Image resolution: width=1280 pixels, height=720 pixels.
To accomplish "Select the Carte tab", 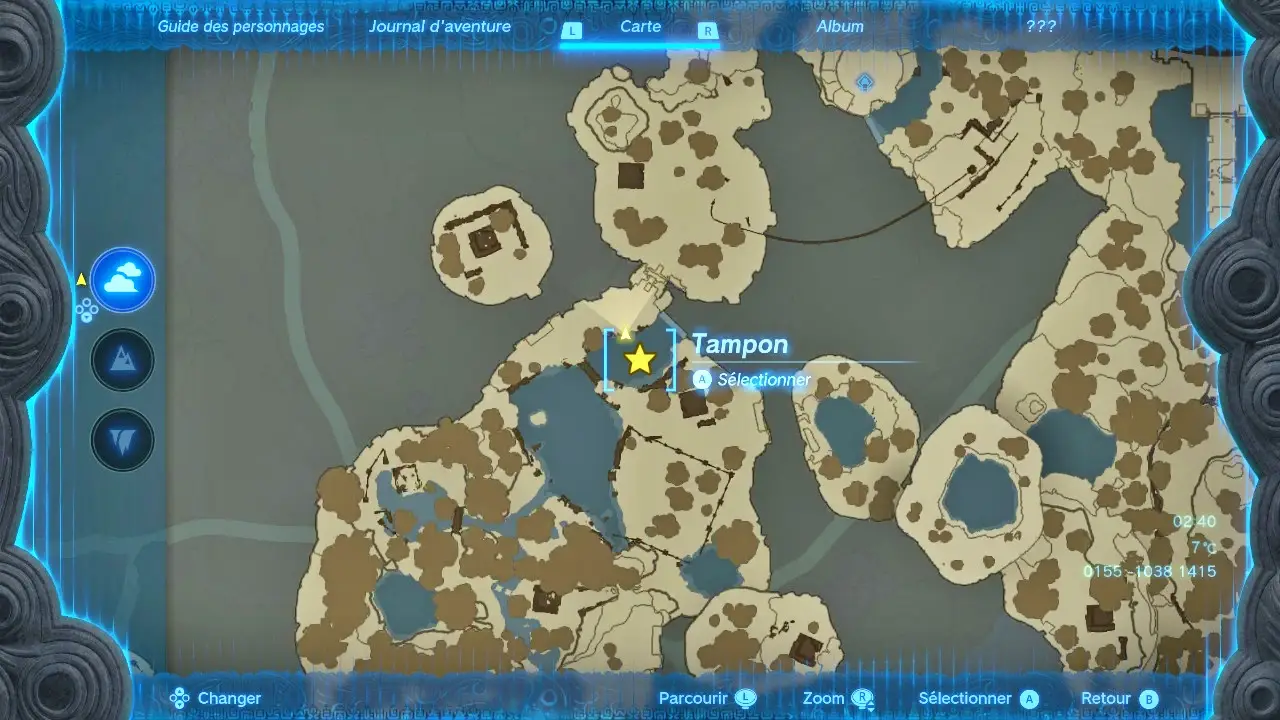I will (x=640, y=27).
